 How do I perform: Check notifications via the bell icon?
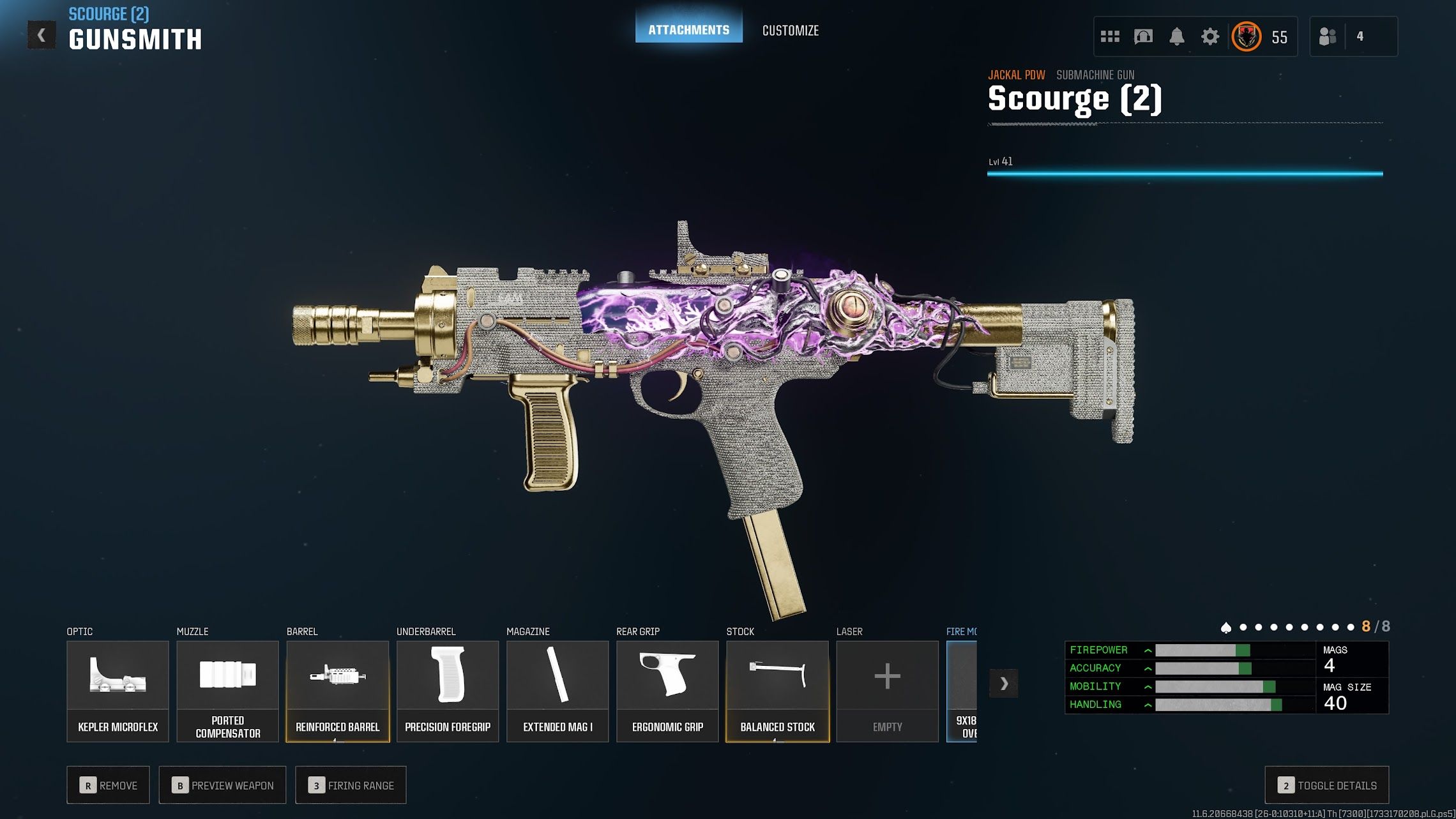click(x=1176, y=36)
